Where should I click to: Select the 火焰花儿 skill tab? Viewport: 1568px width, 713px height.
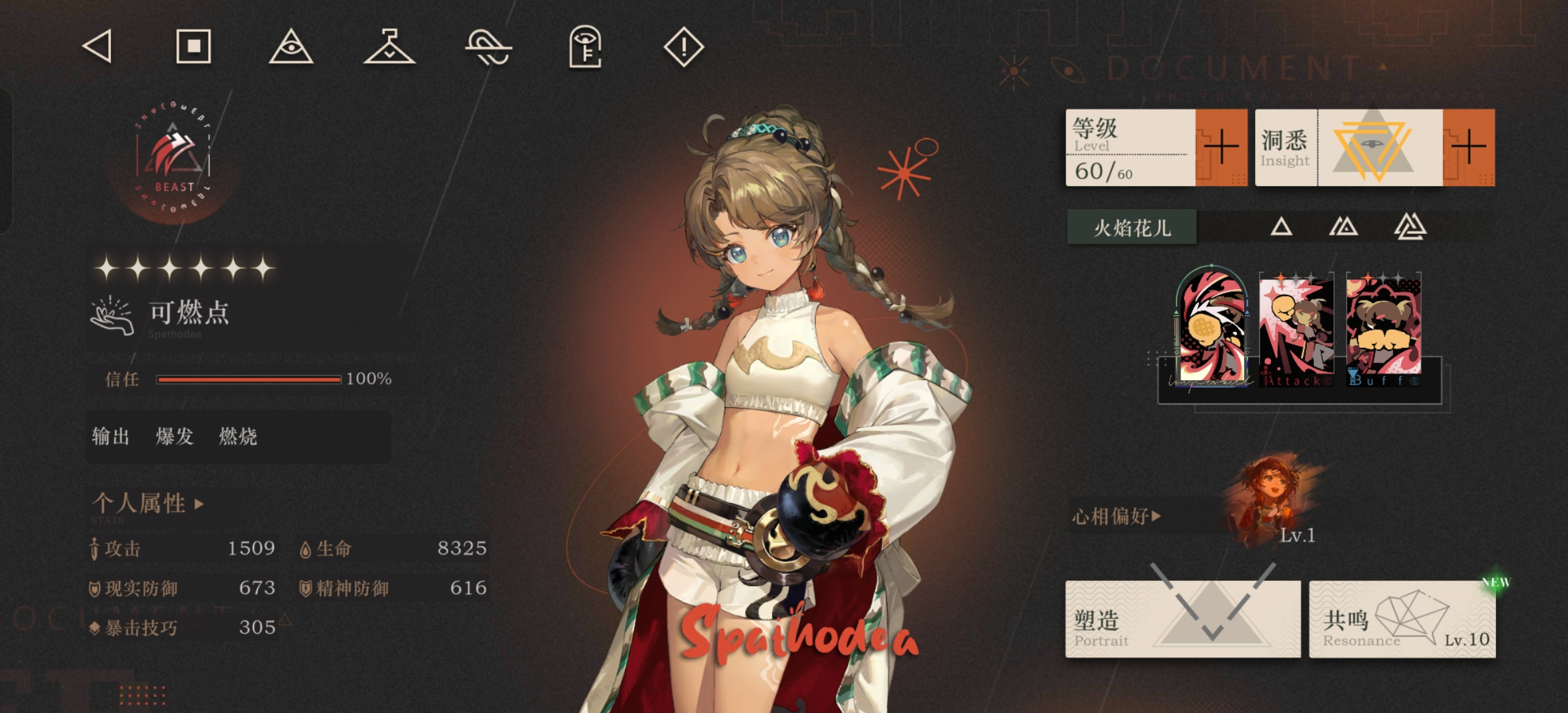[1132, 228]
